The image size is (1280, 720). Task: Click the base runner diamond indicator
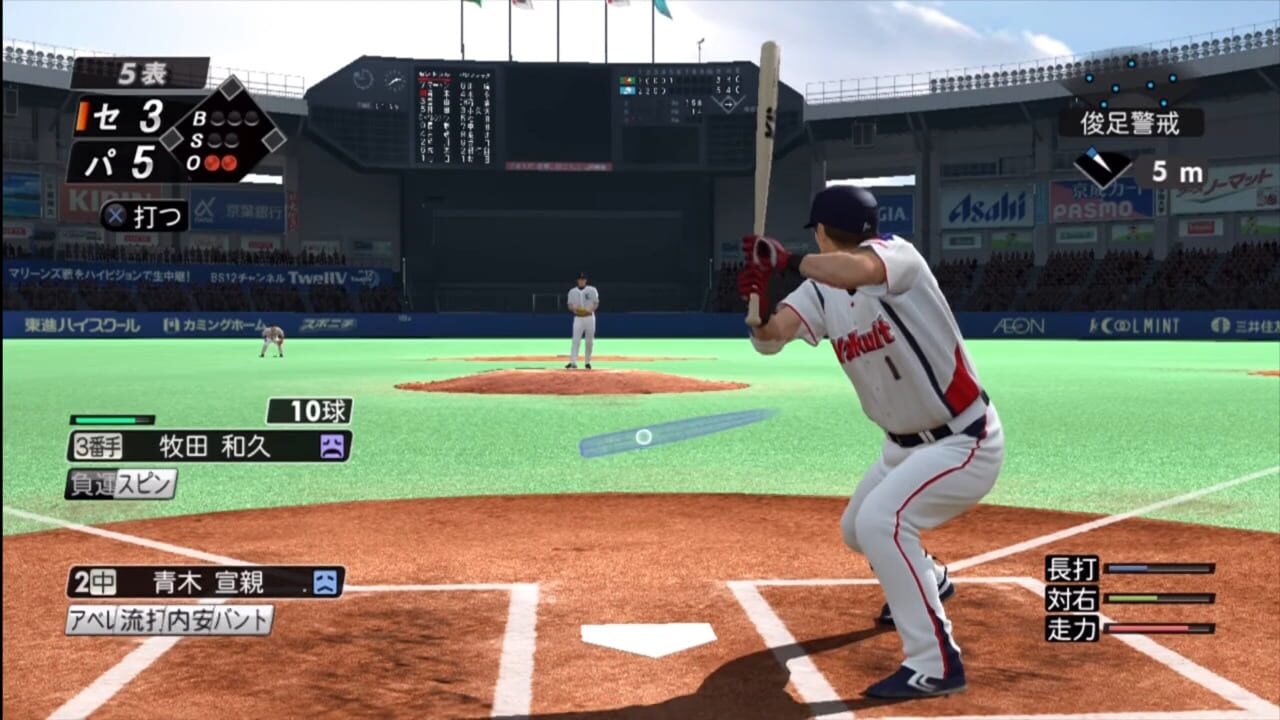coord(231,130)
